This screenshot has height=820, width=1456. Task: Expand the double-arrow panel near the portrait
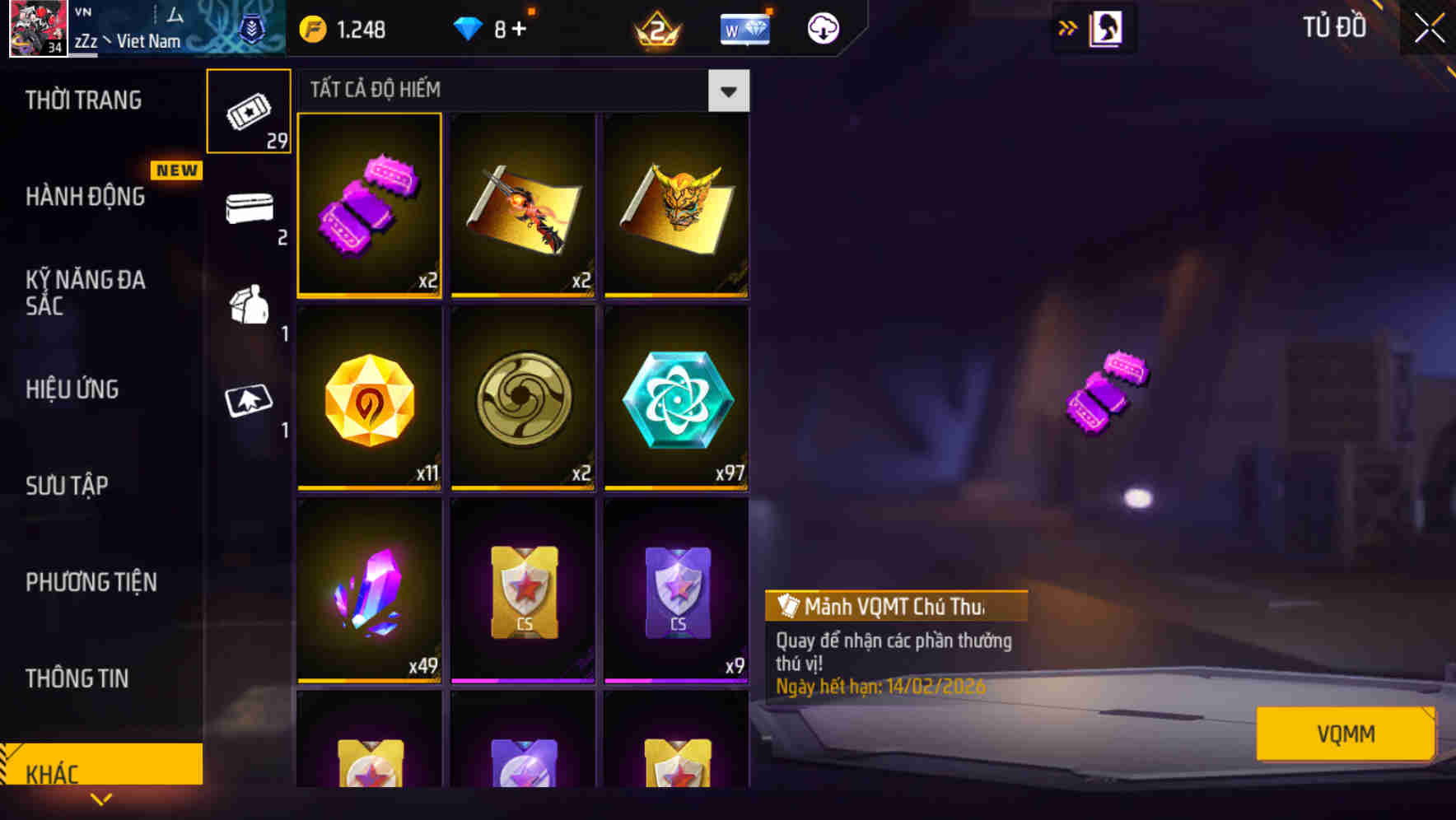coord(1066,27)
